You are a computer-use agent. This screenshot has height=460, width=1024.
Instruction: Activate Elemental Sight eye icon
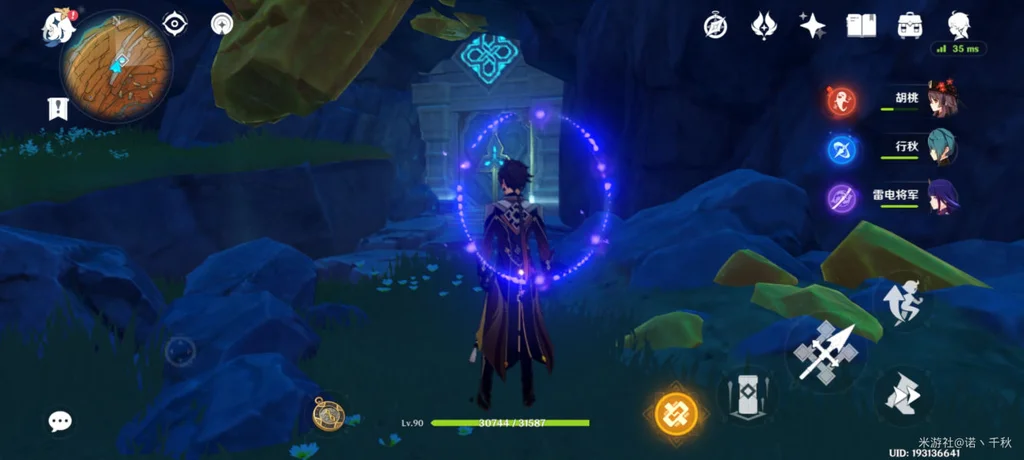[175, 23]
